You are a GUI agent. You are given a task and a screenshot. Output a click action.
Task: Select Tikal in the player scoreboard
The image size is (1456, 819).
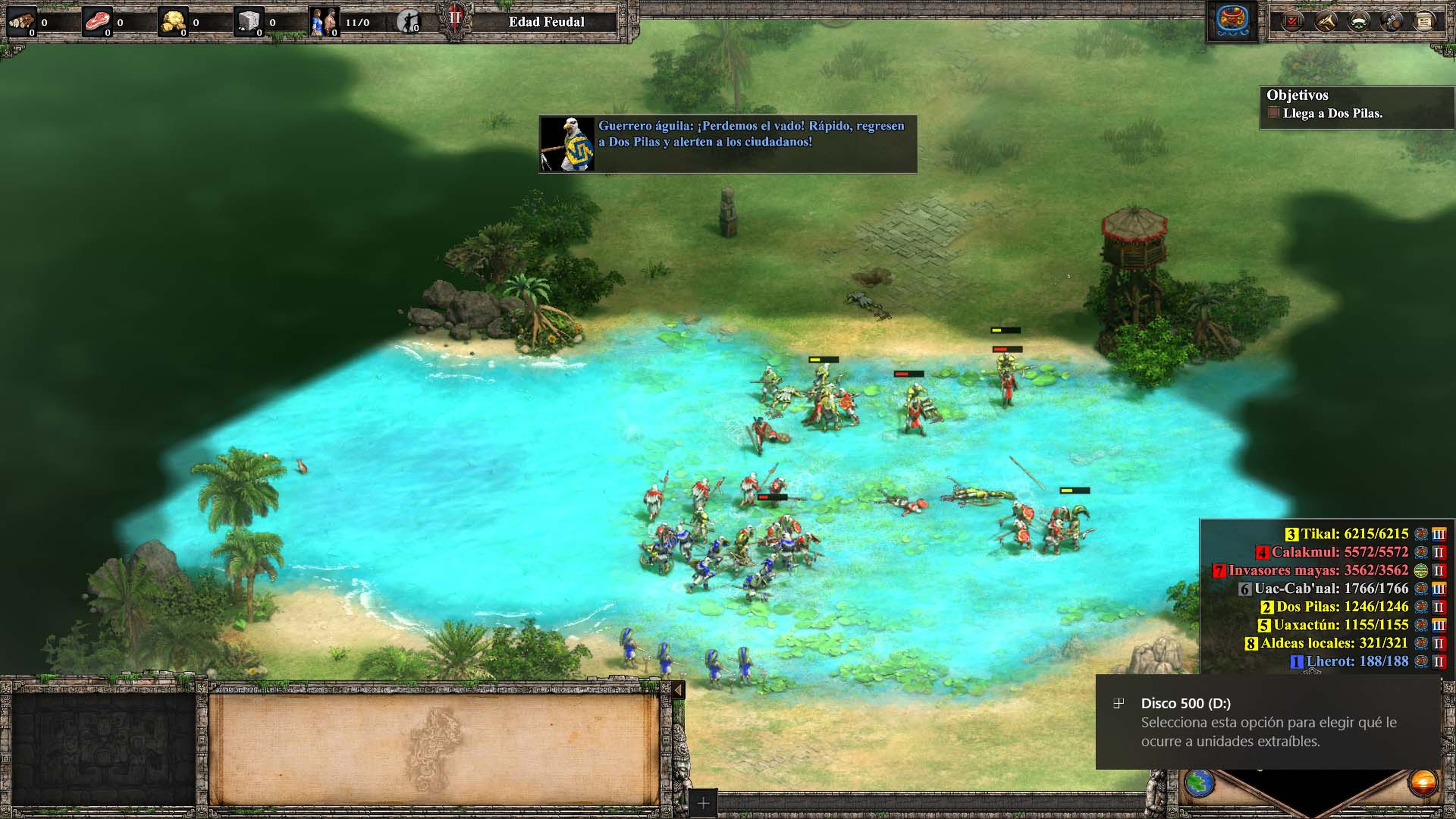point(1354,533)
